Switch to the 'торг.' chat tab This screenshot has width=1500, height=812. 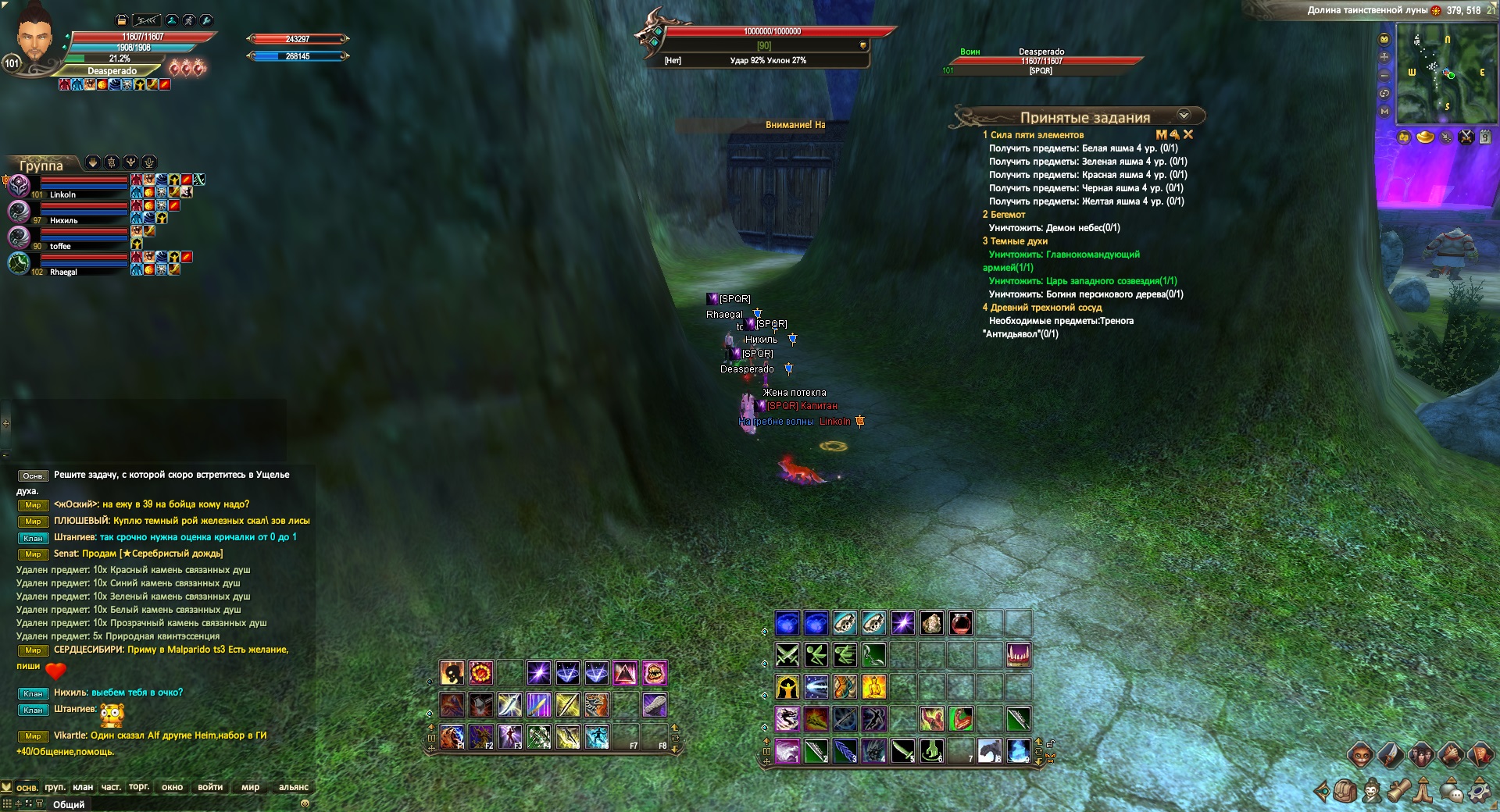[139, 787]
